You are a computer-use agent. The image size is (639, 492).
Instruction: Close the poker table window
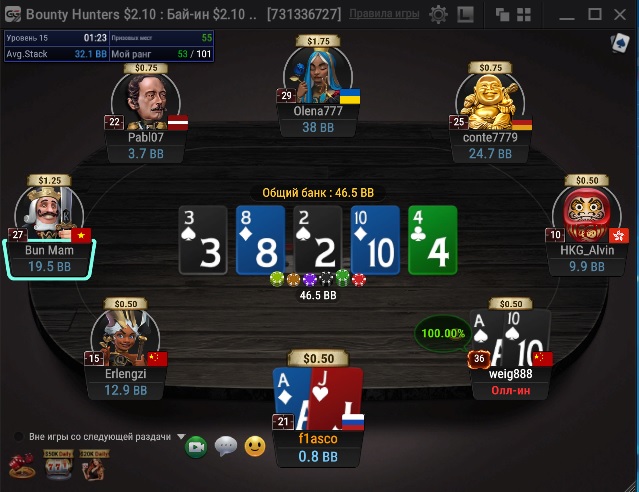622,15
